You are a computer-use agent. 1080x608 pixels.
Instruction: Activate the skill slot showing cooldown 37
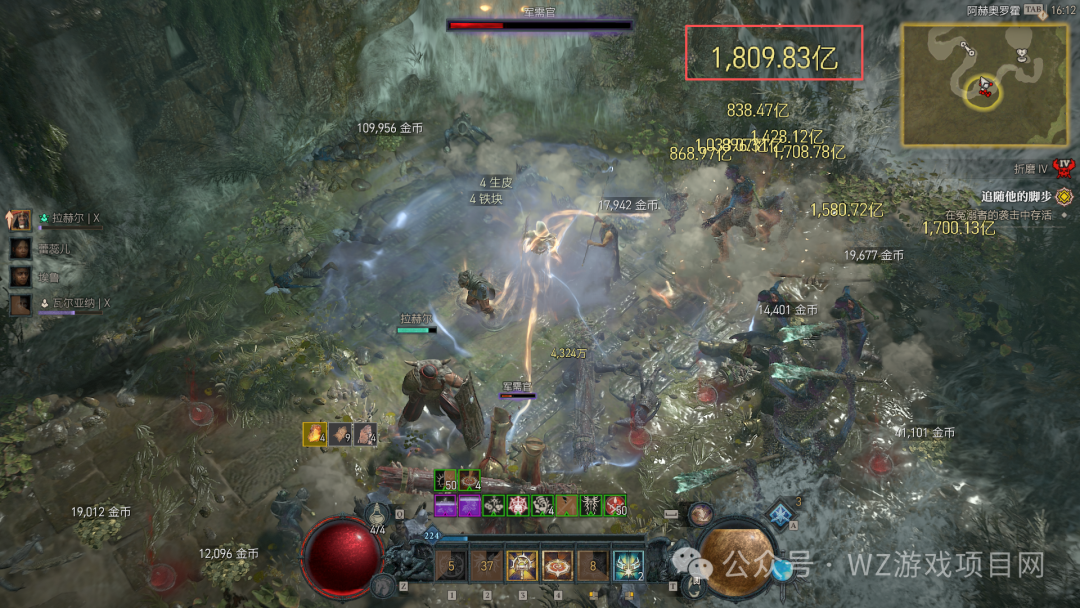tap(487, 566)
